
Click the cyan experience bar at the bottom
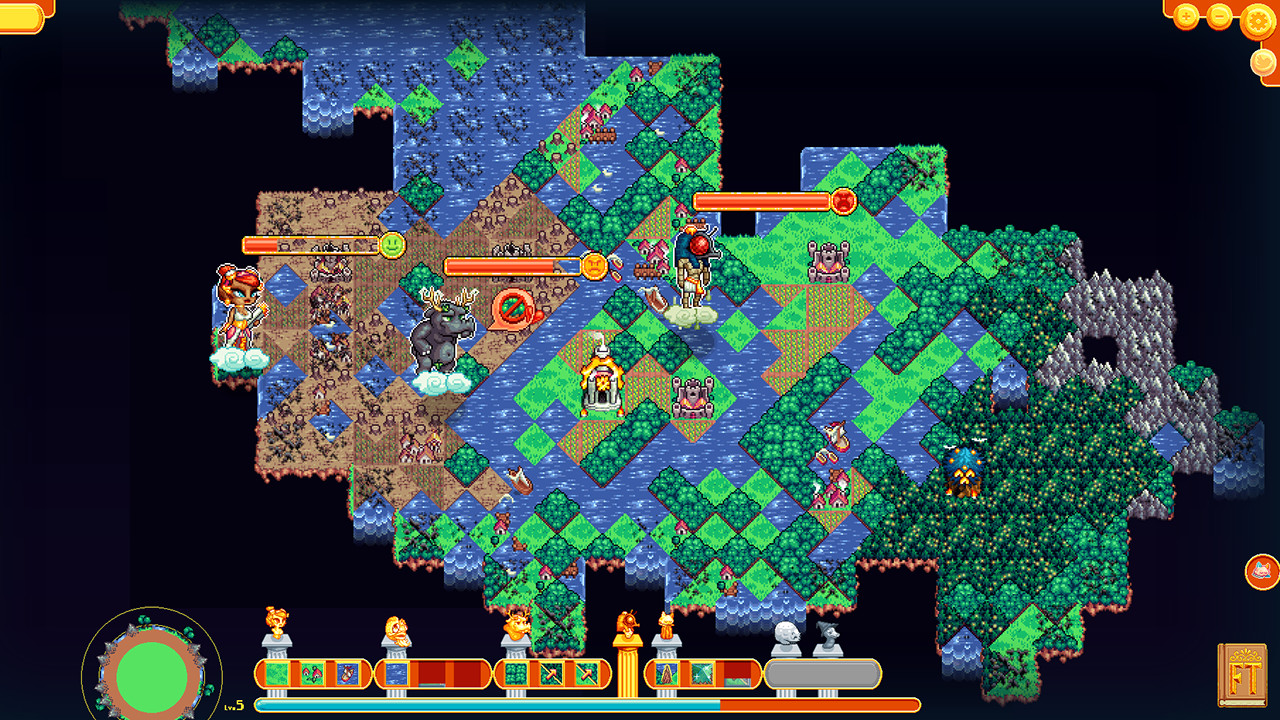click(500, 702)
